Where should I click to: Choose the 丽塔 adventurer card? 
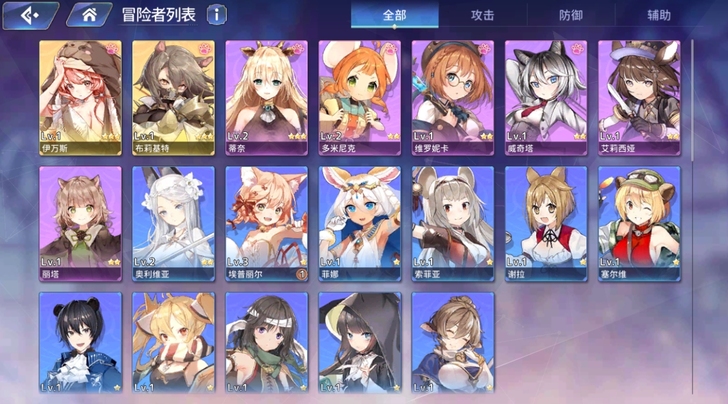click(79, 223)
